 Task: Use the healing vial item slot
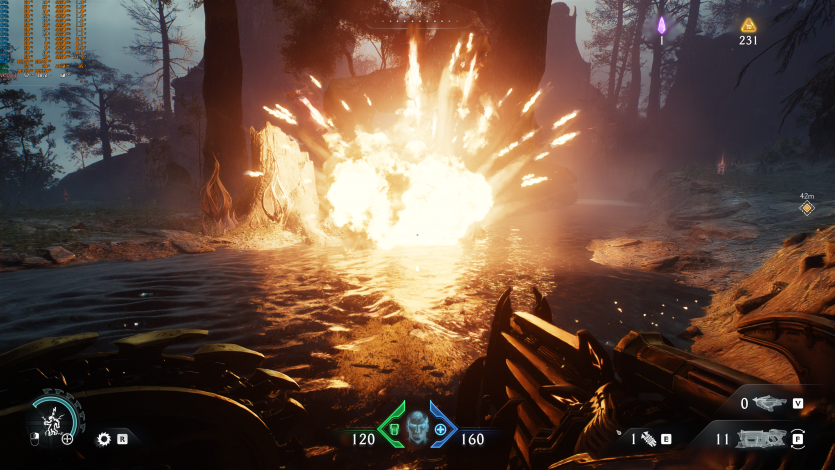(x=648, y=438)
